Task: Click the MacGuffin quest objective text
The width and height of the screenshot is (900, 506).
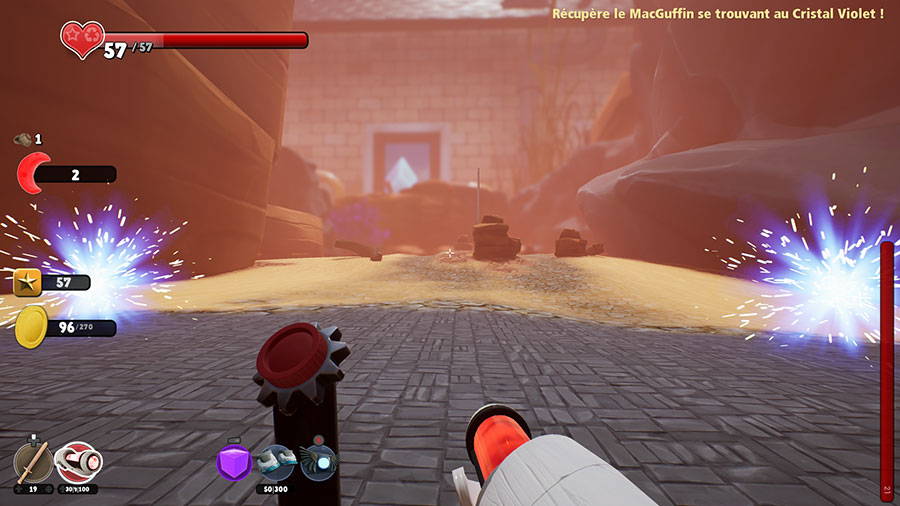Action: pyautogui.click(x=718, y=14)
